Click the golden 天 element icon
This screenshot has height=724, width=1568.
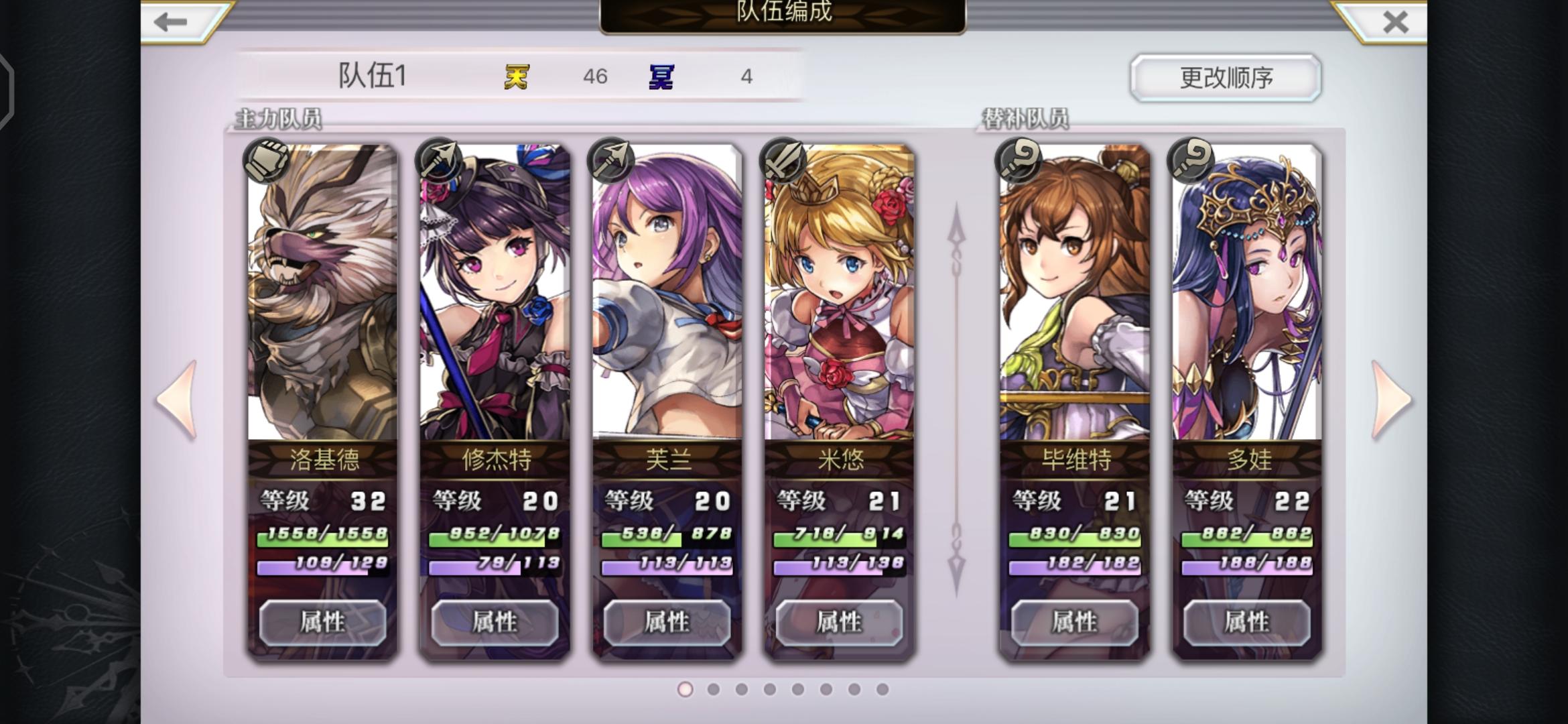tap(515, 76)
